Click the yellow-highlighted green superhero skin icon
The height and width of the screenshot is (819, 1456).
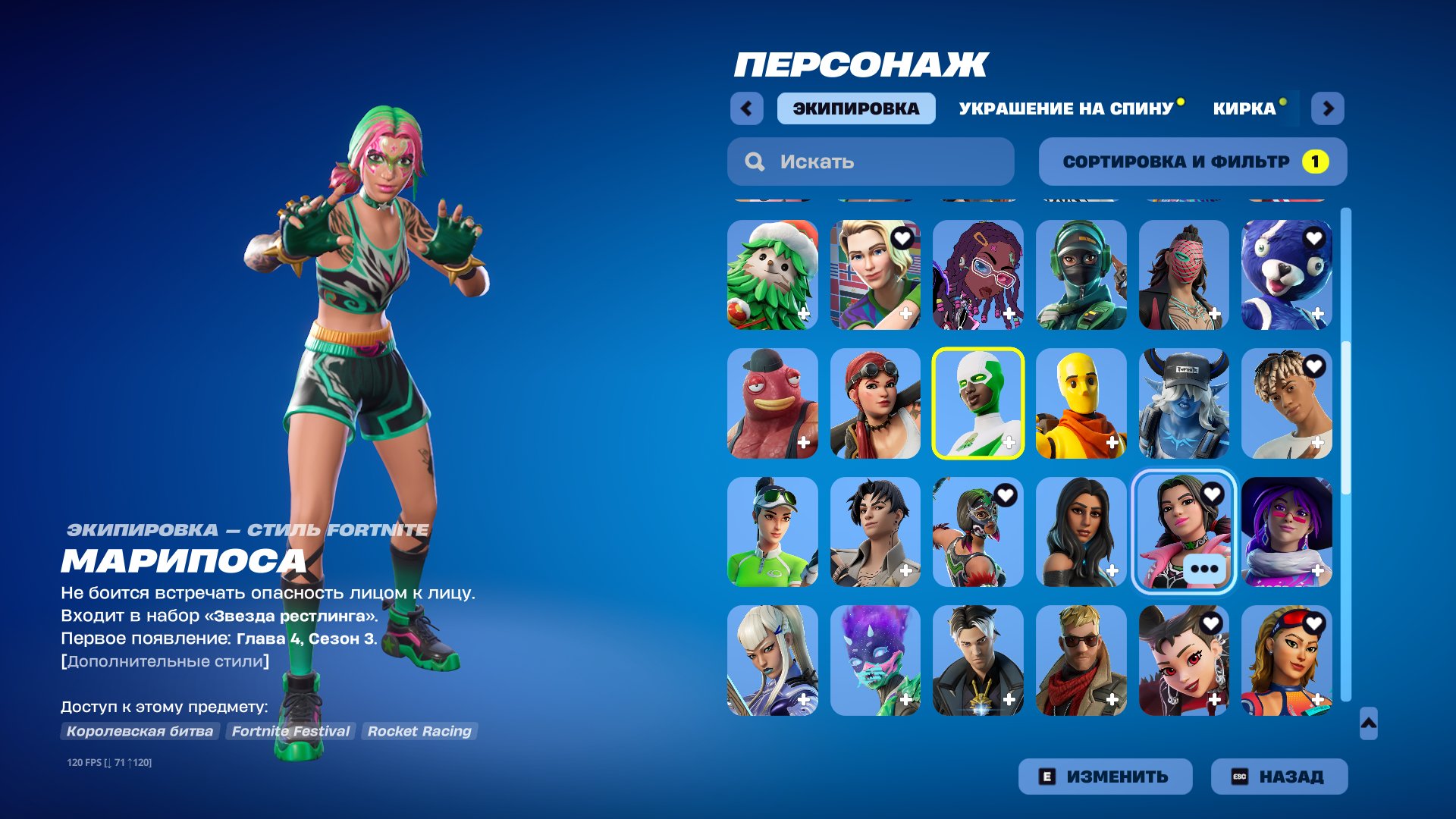[977, 404]
